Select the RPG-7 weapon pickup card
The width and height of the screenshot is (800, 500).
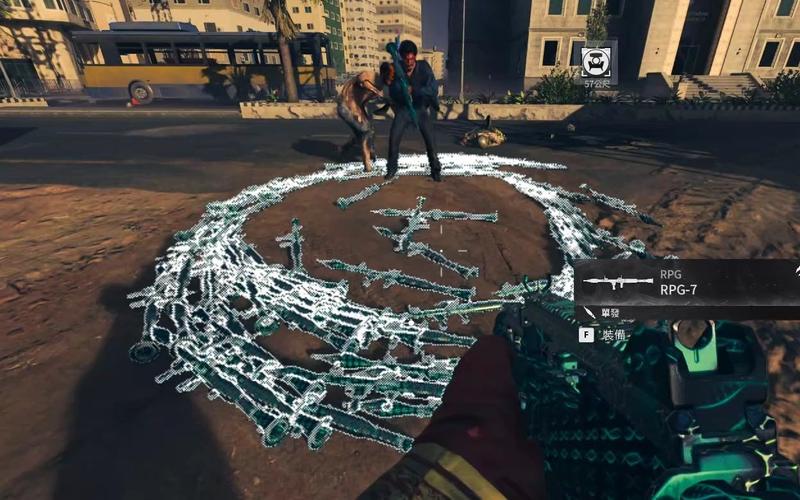pos(686,283)
